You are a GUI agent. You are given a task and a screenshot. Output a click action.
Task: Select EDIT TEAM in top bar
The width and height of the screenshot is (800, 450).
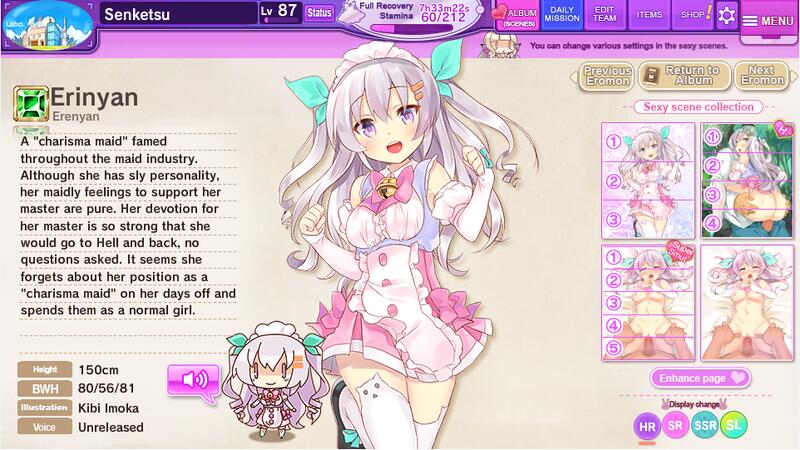[x=607, y=14]
